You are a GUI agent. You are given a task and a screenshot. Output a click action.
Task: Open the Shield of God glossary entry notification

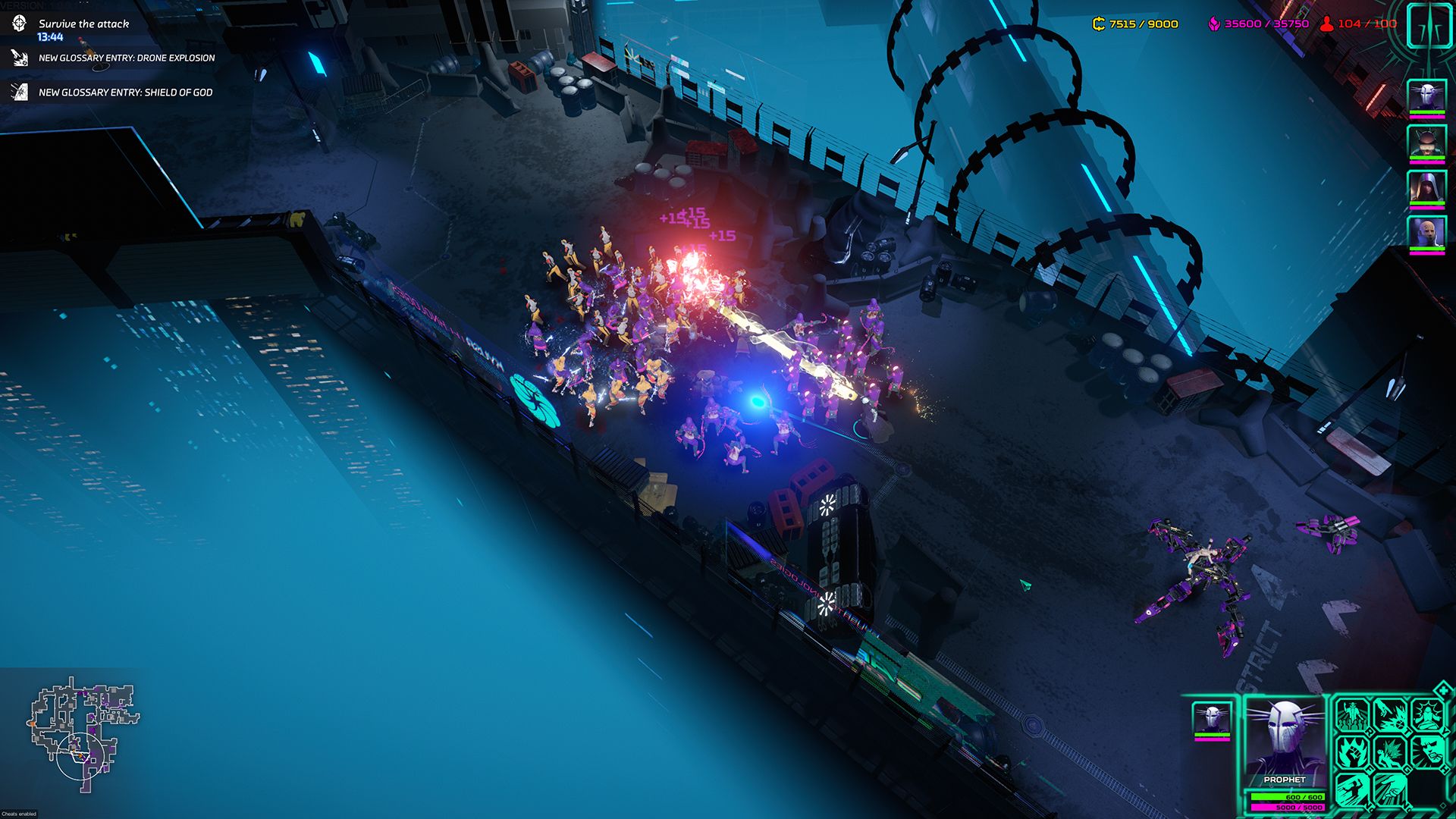125,93
